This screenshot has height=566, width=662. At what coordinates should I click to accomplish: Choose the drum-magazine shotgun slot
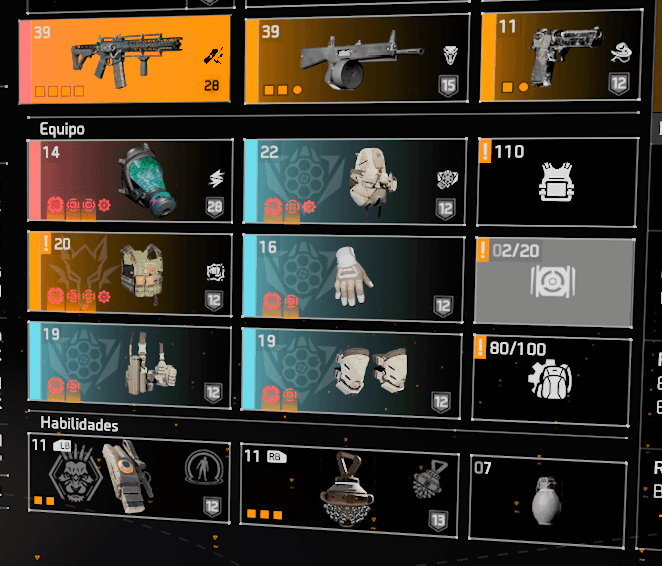355,60
